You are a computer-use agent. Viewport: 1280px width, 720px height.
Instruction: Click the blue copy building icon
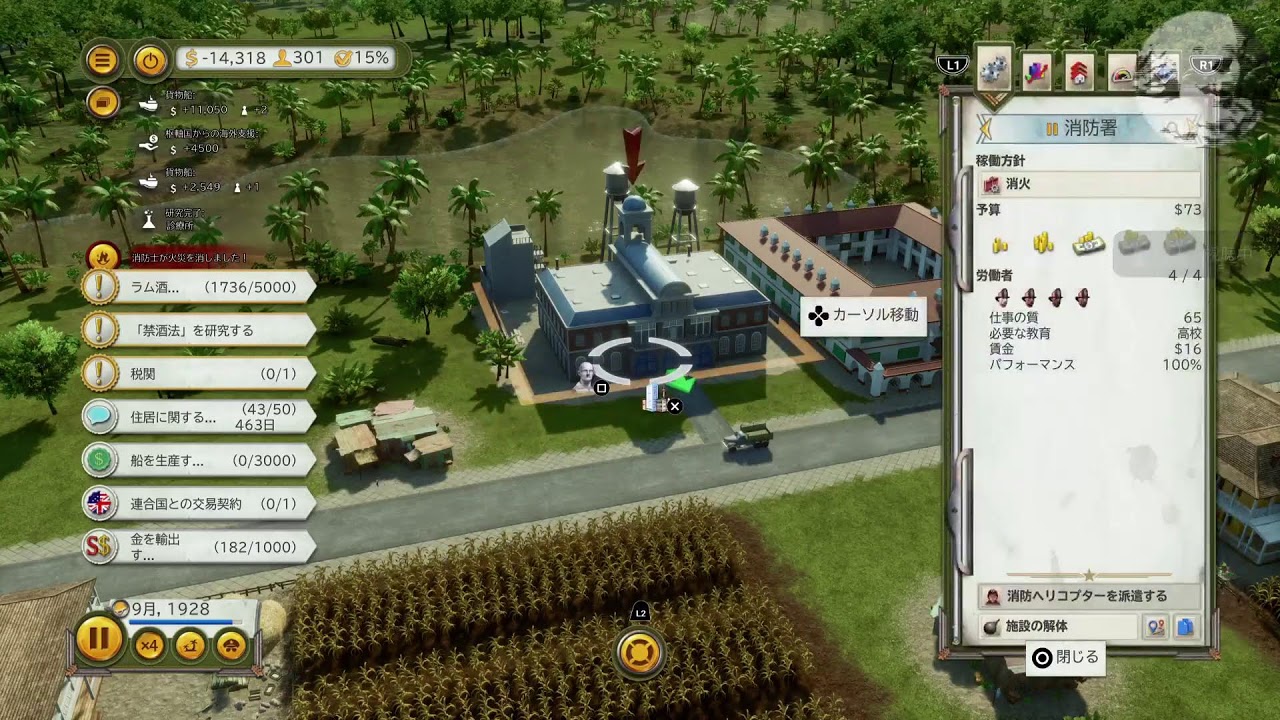tap(1186, 627)
